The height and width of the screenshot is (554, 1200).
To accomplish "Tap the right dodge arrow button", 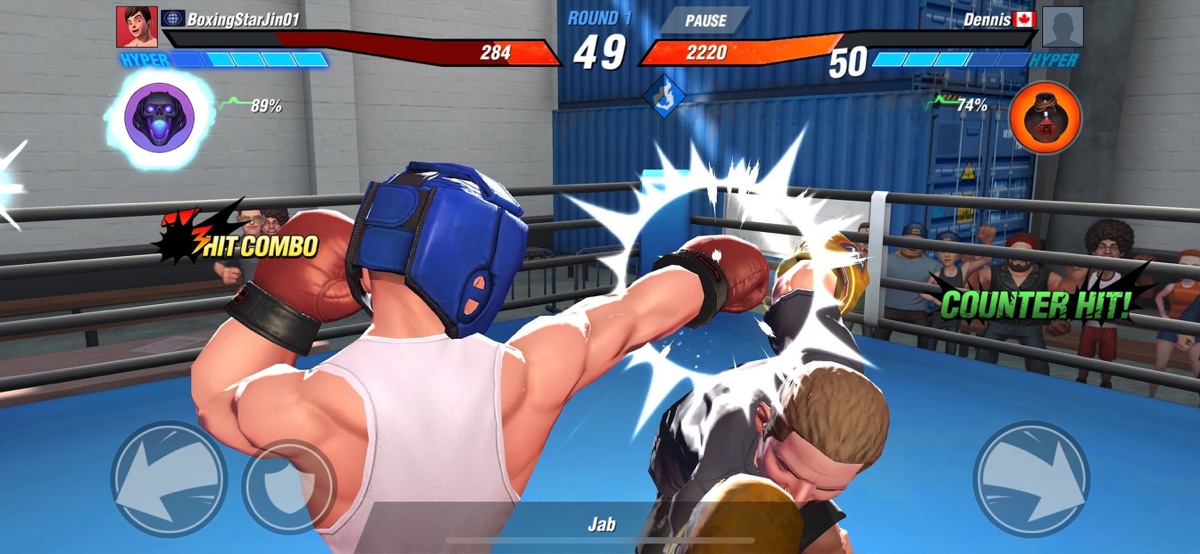I will 1031,477.
